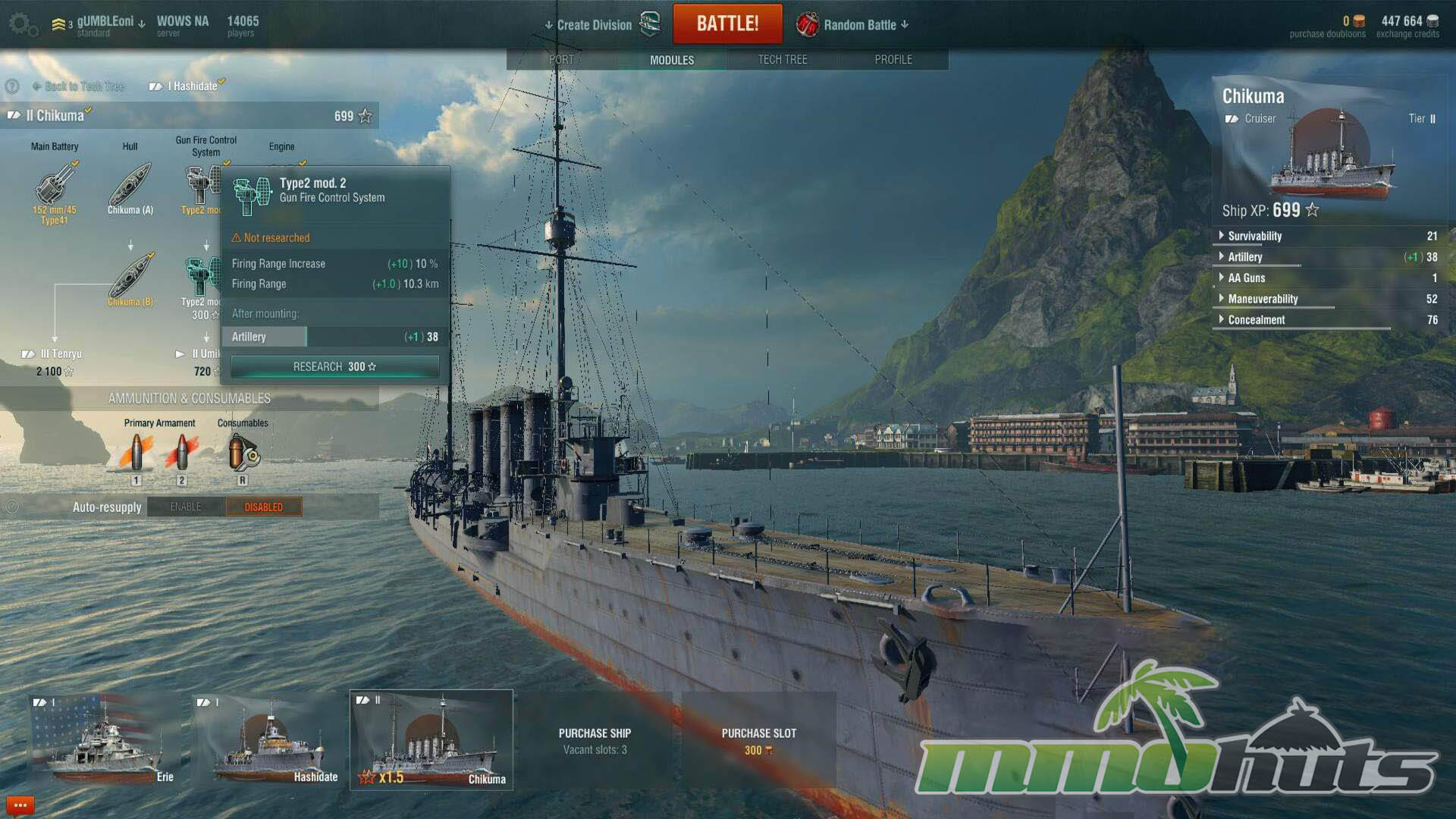The width and height of the screenshot is (1456, 819).
Task: Research Type2 mod. 2 for 300 XP
Action: pos(334,367)
